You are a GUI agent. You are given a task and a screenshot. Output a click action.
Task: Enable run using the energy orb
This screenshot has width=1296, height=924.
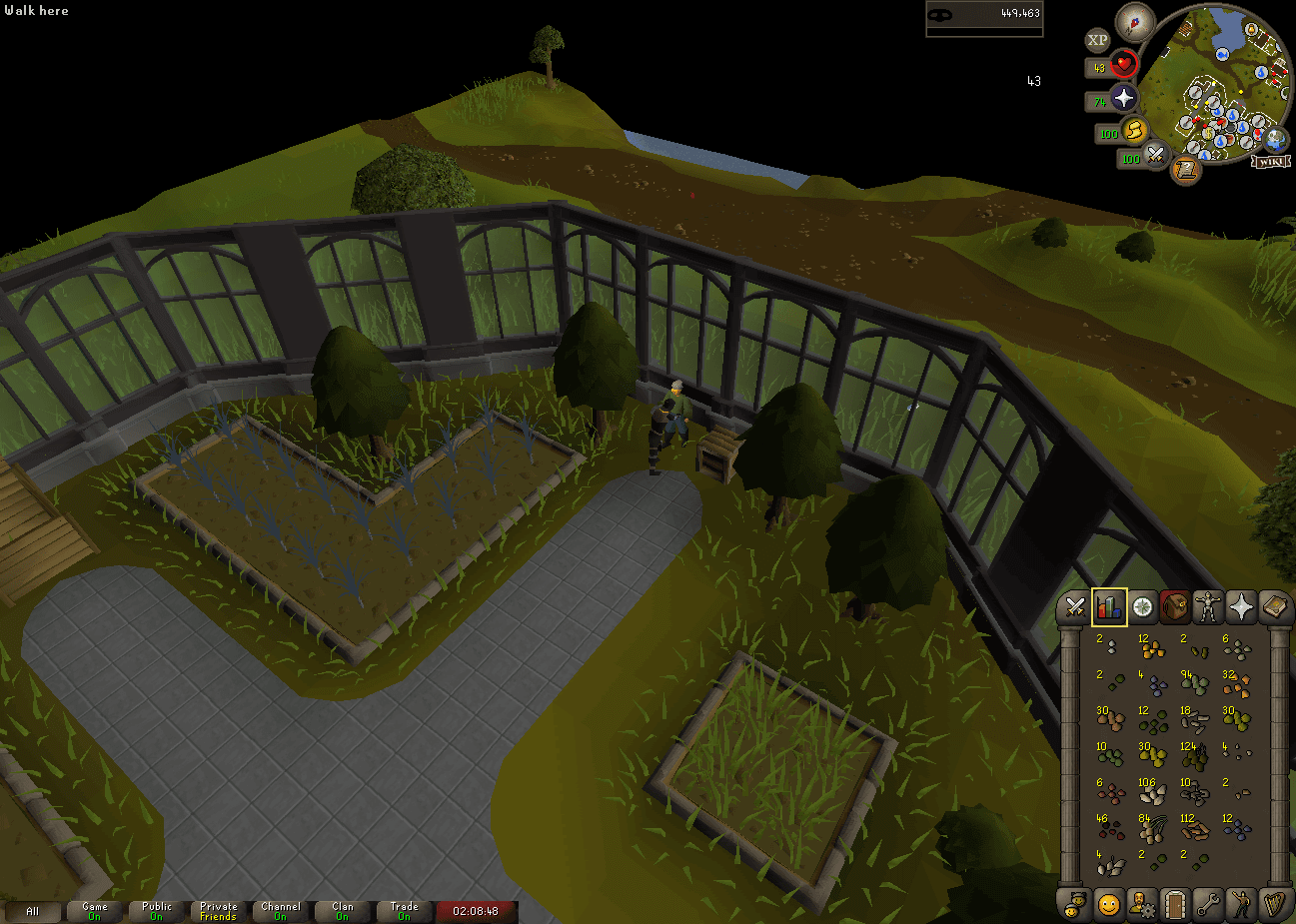[1136, 132]
